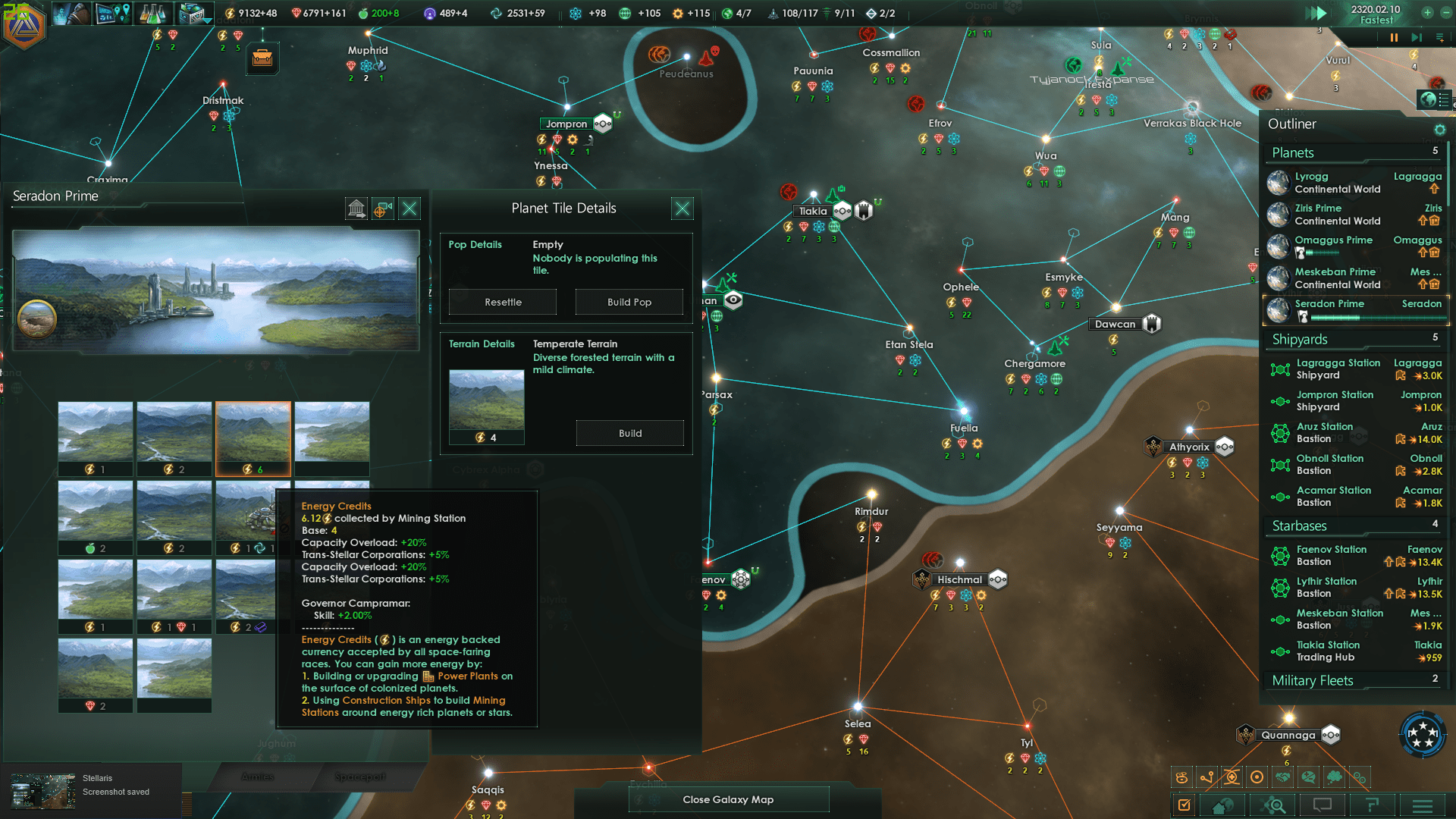Viewport: 1456px width, 819px height.
Task: Select the highlighted tile with 6 energy
Action: click(253, 438)
